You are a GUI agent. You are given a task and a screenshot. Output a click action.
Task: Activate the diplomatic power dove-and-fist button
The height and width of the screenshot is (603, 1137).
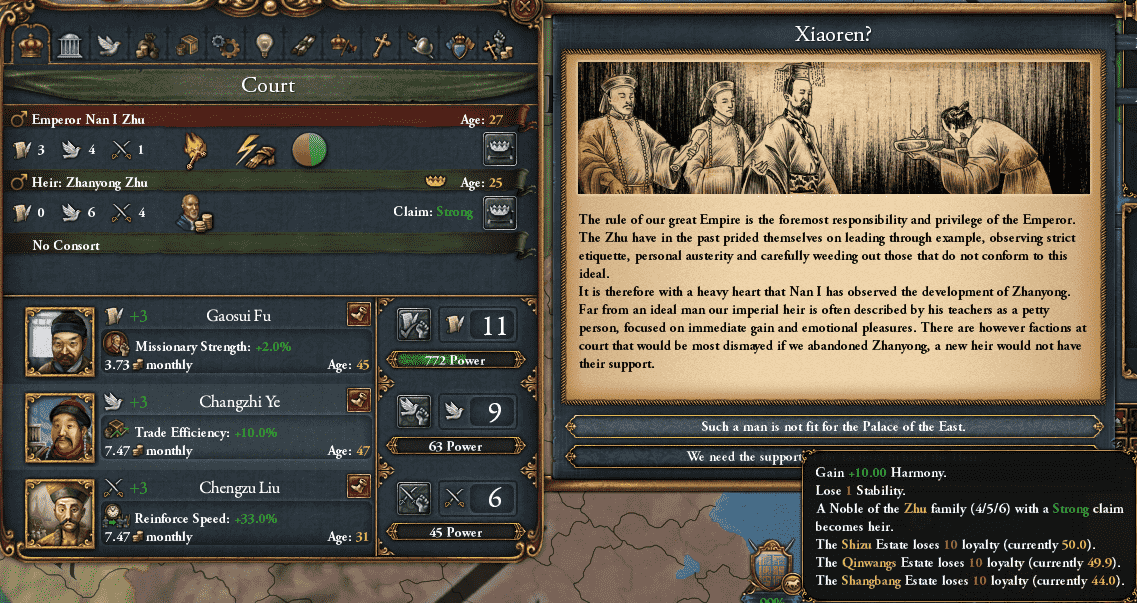(x=413, y=411)
